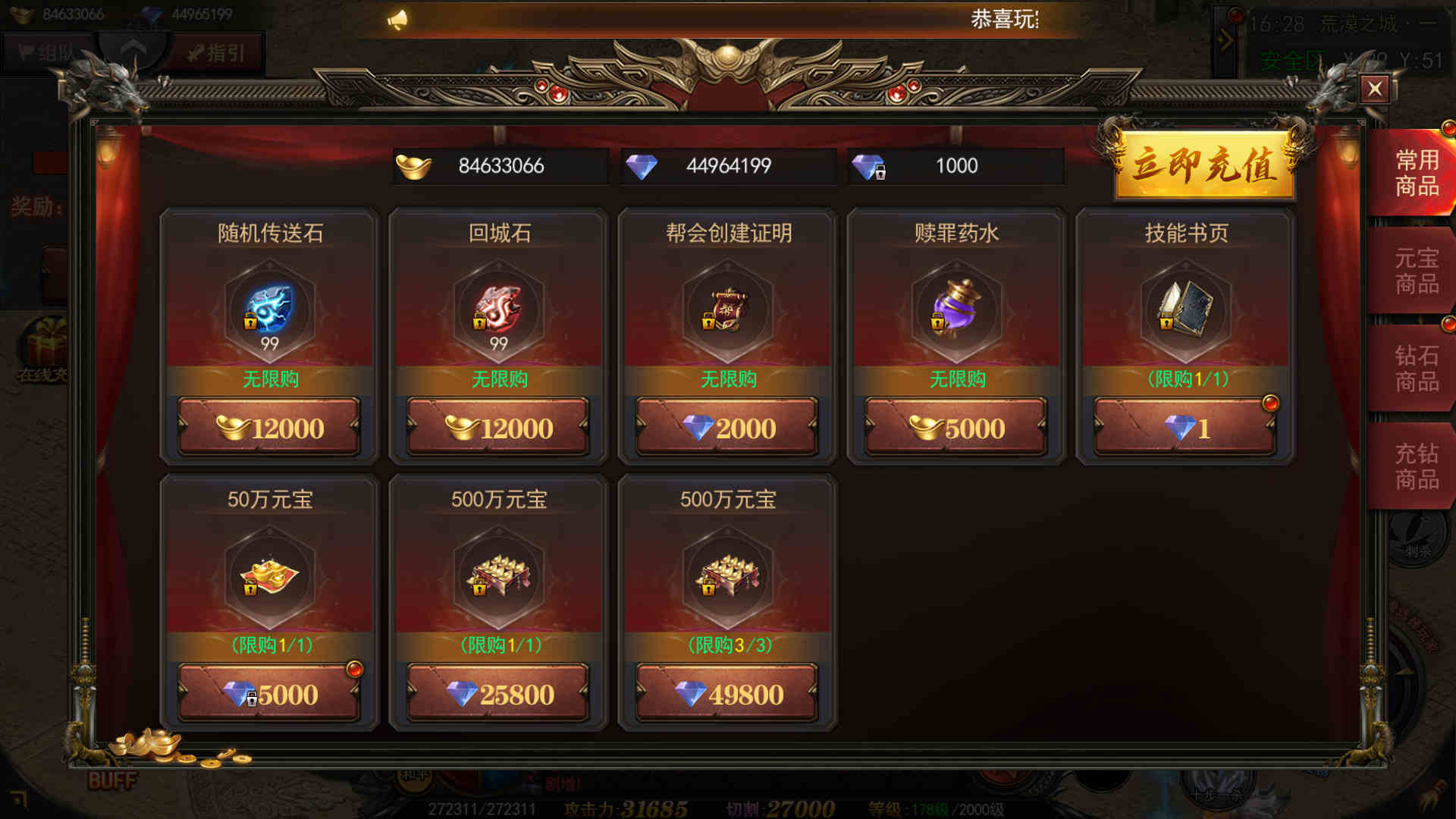Screen dimensions: 1456x819
Task: Open the 立即充值 recharge button
Action: click(x=1204, y=165)
